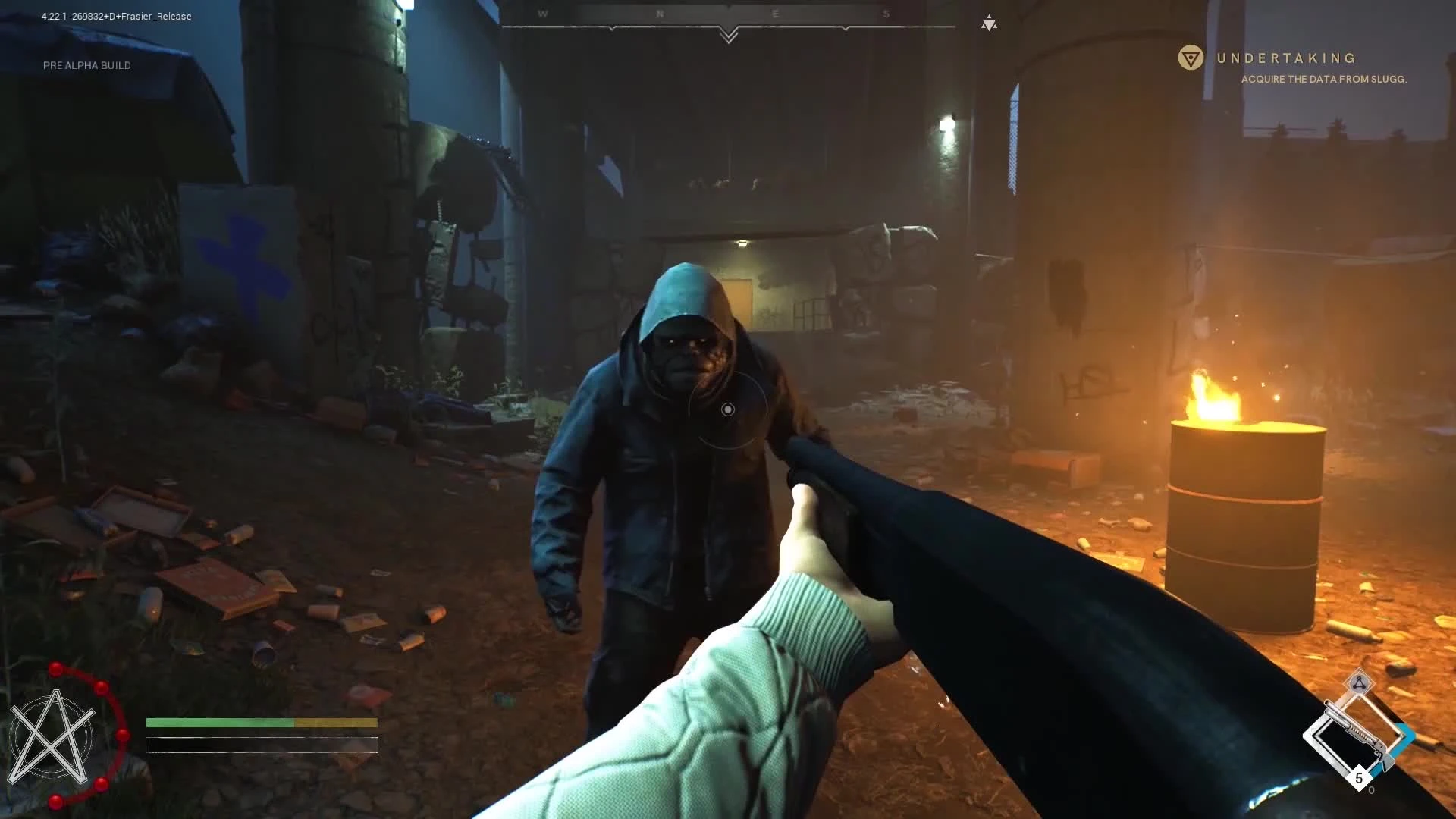1456x819 pixels.
Task: Toggle the reserve ammo counter showing 0
Action: [x=1371, y=789]
